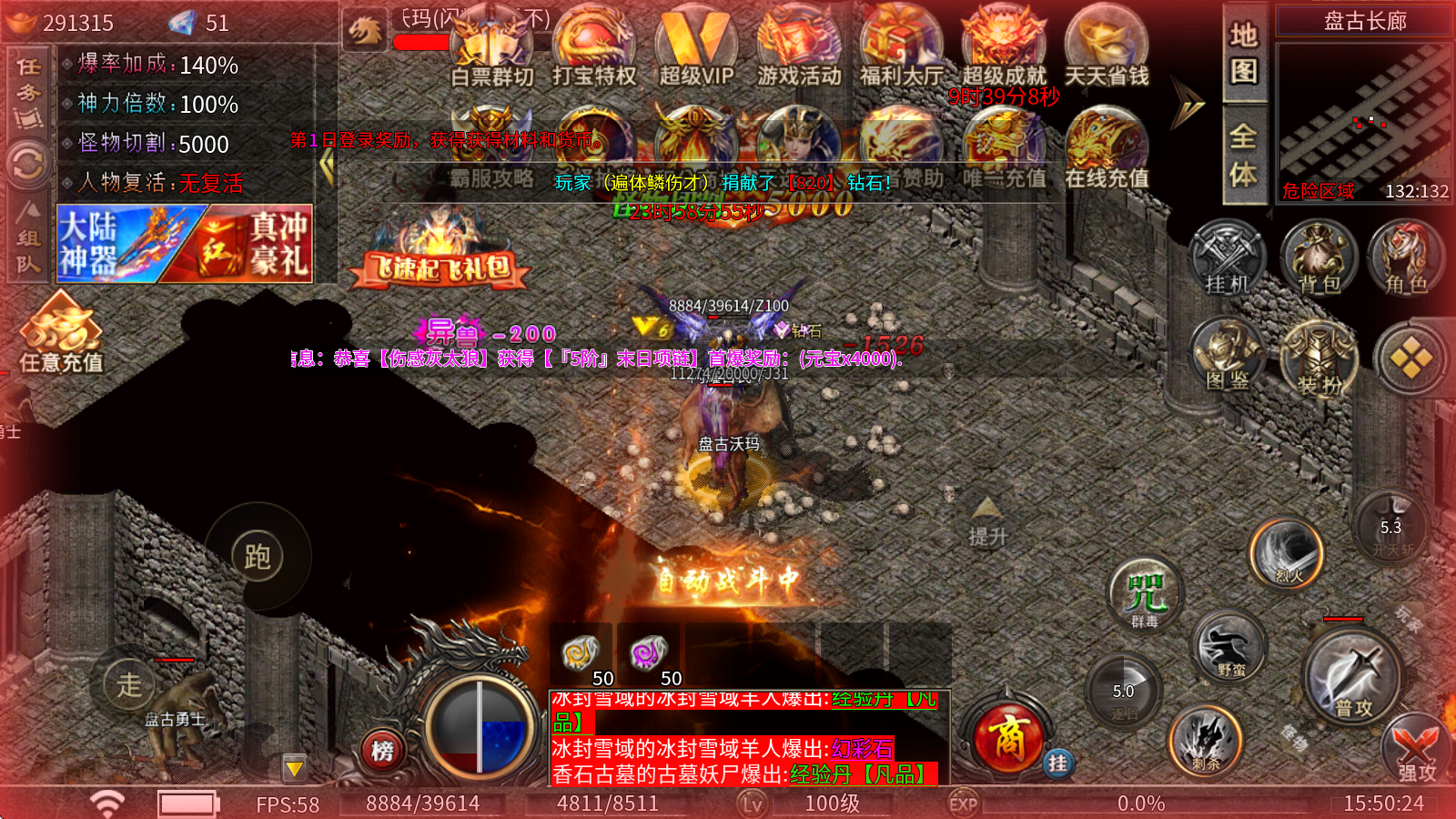Open the 角色 character sheet
Screen dimensions: 1456x819
pyautogui.click(x=1406, y=259)
